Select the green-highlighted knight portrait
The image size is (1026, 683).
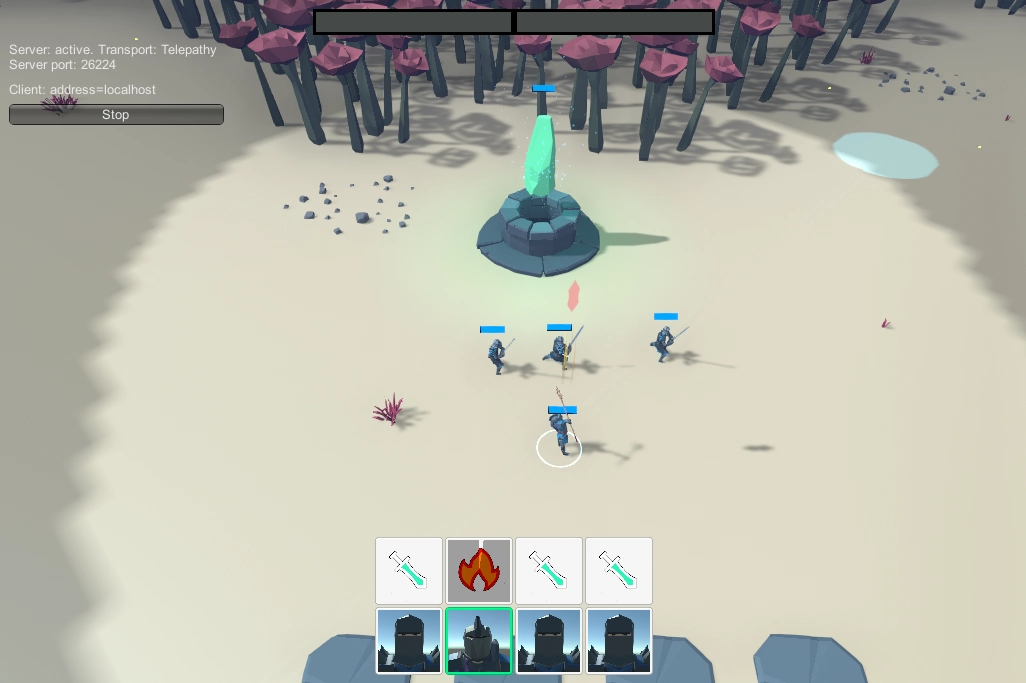tap(479, 641)
